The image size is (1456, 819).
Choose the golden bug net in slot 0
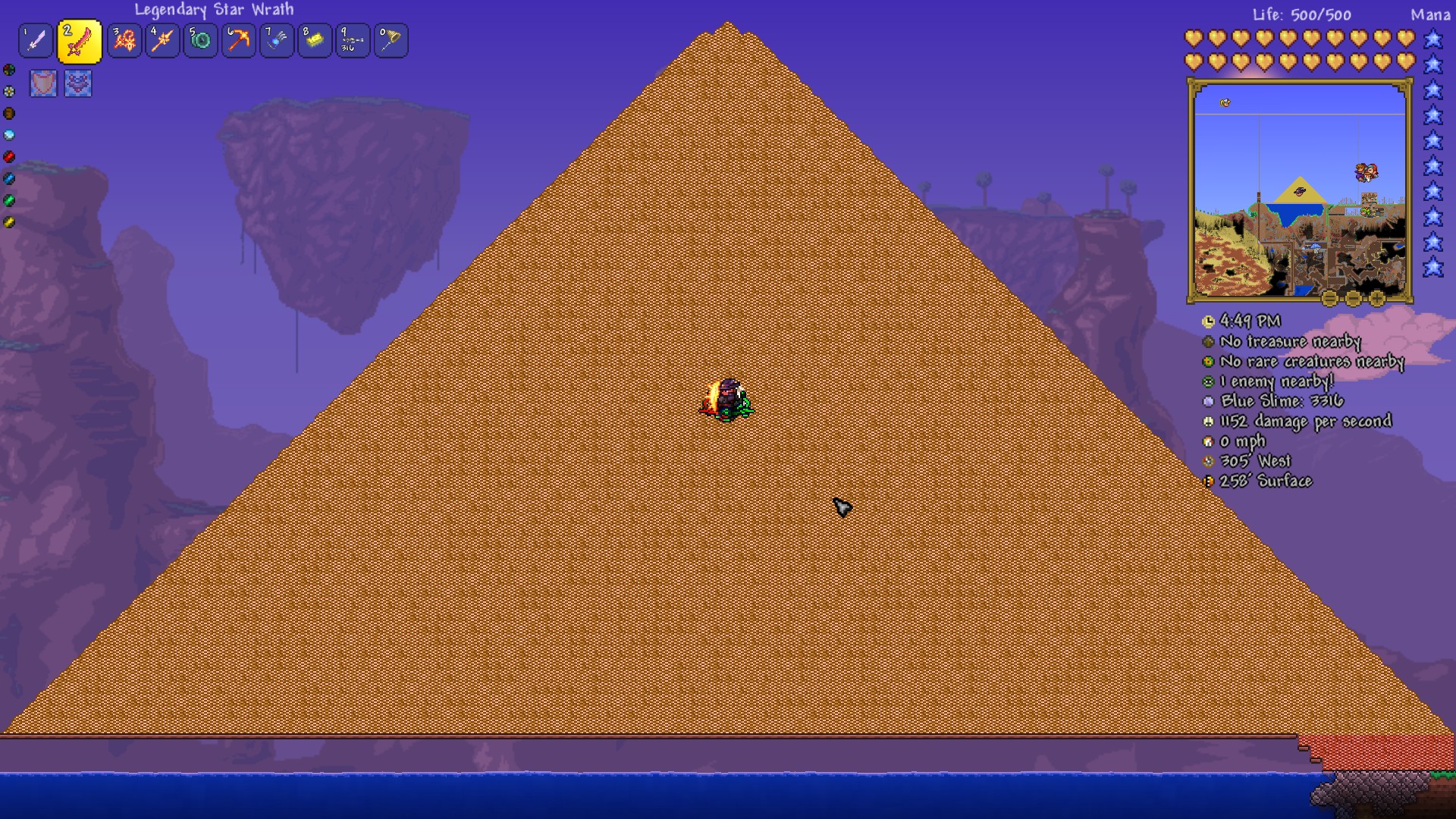pyautogui.click(x=390, y=41)
